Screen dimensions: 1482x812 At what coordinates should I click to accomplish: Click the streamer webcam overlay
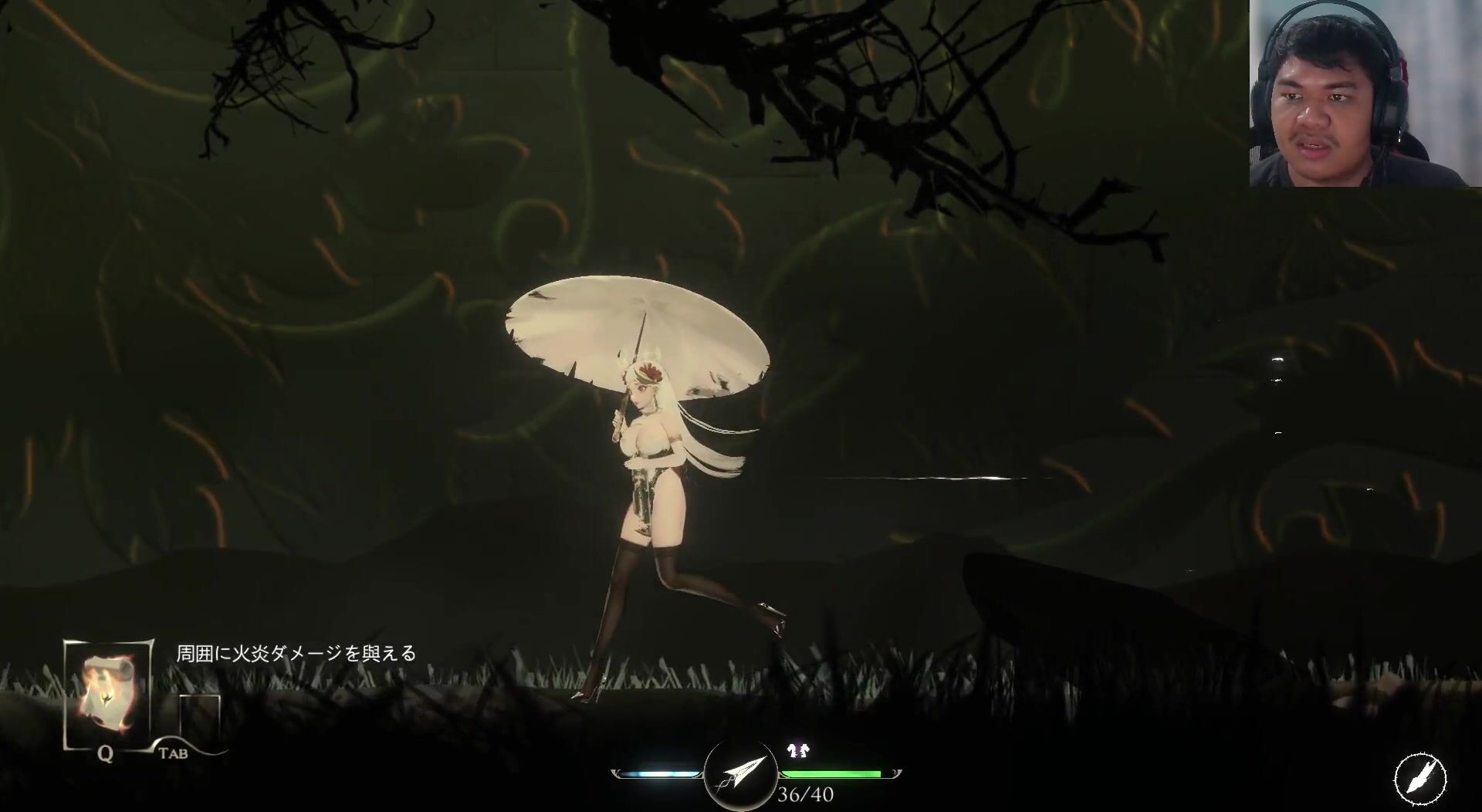point(1365,93)
